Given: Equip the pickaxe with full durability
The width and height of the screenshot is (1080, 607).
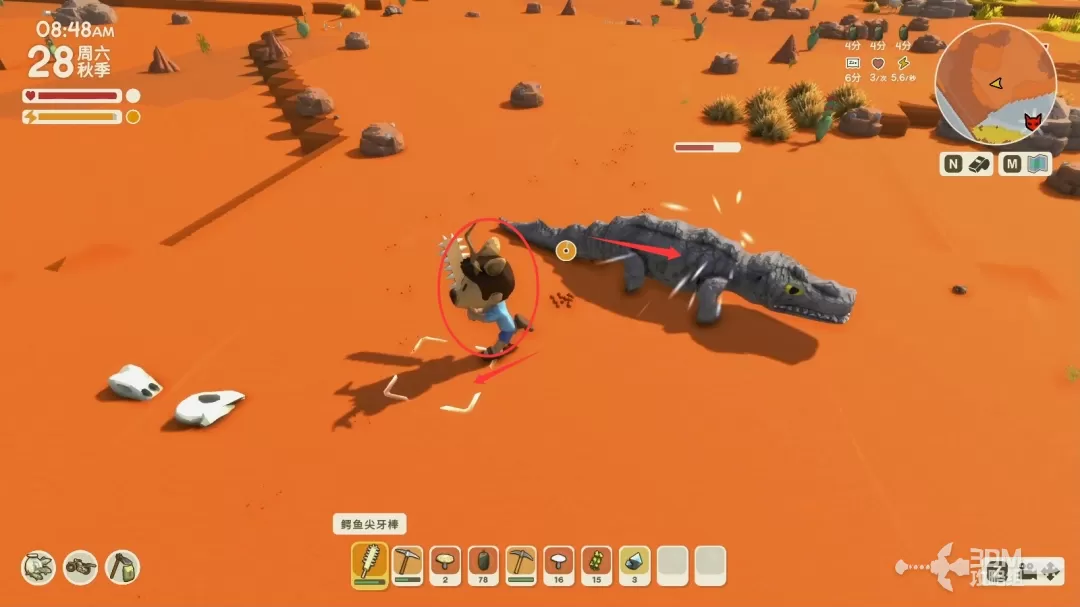Looking at the screenshot, I should pyautogui.click(x=521, y=565).
